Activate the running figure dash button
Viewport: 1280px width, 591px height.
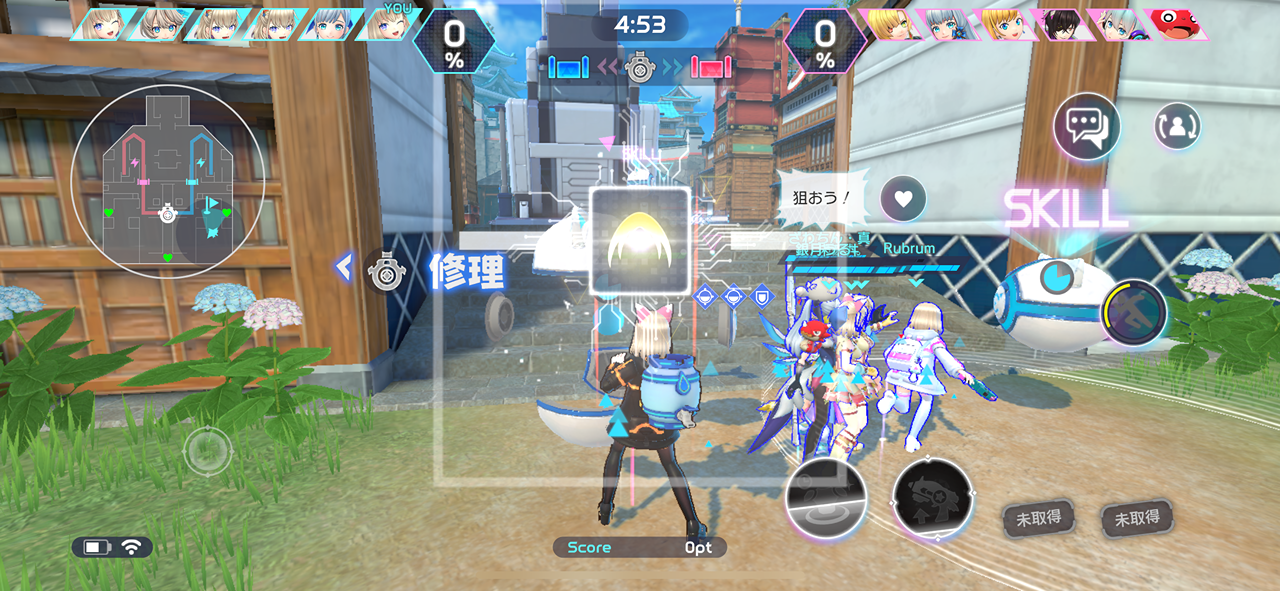pos(1134,313)
